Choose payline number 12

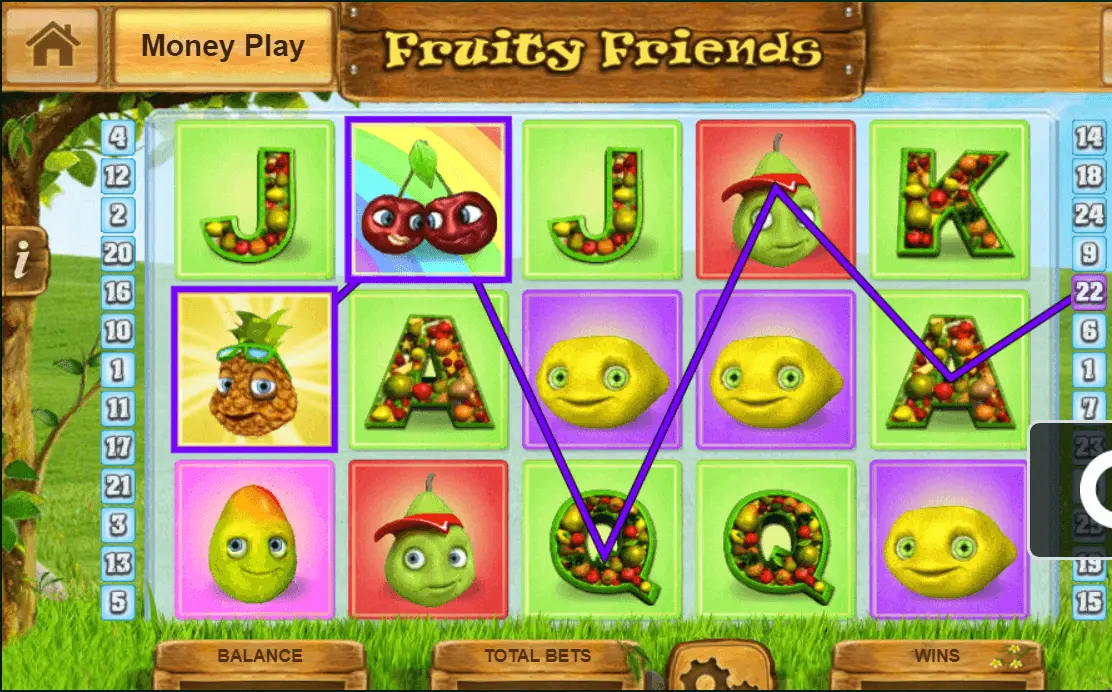[118, 177]
